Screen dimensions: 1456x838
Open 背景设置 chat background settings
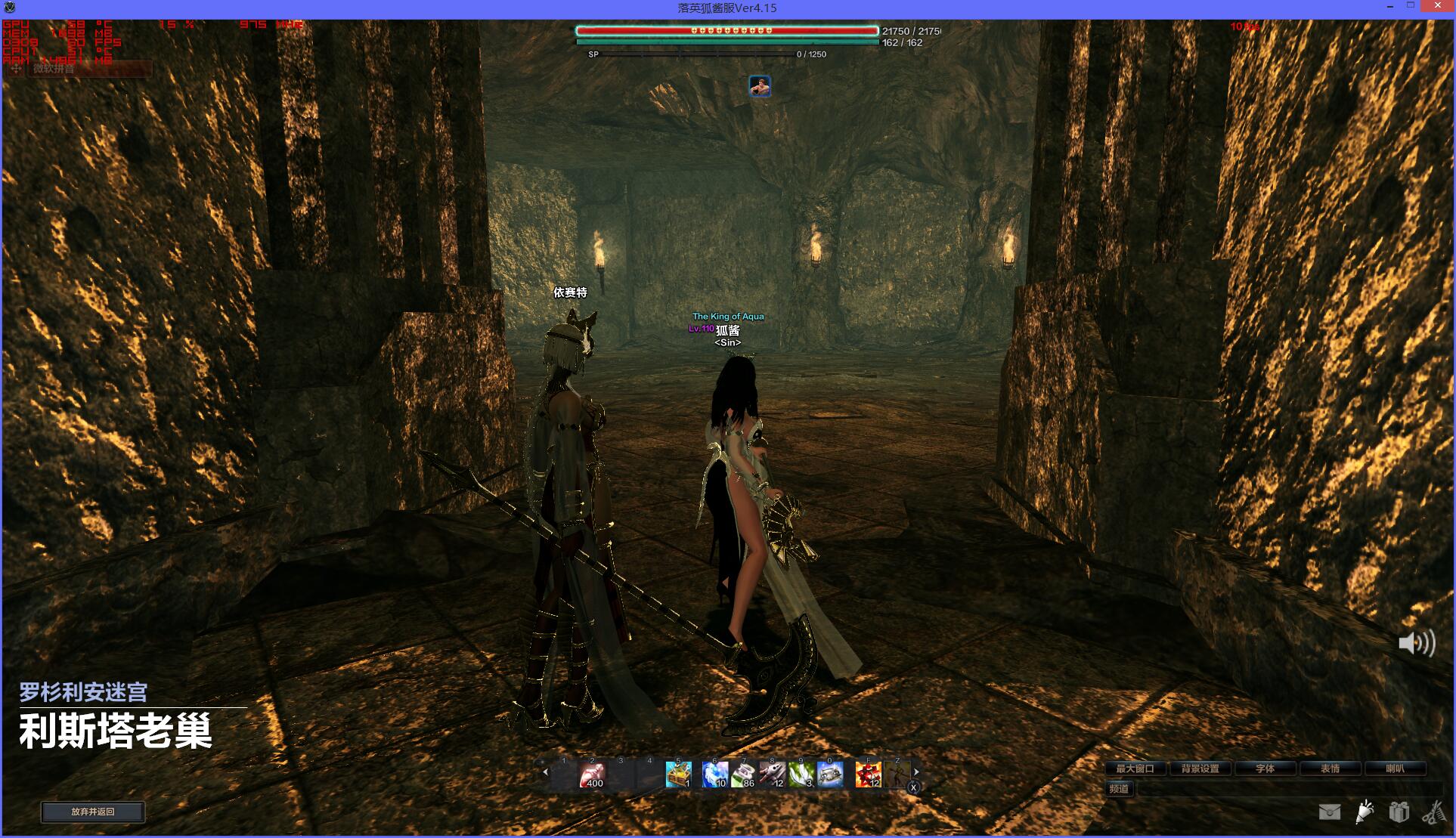coord(1200,768)
